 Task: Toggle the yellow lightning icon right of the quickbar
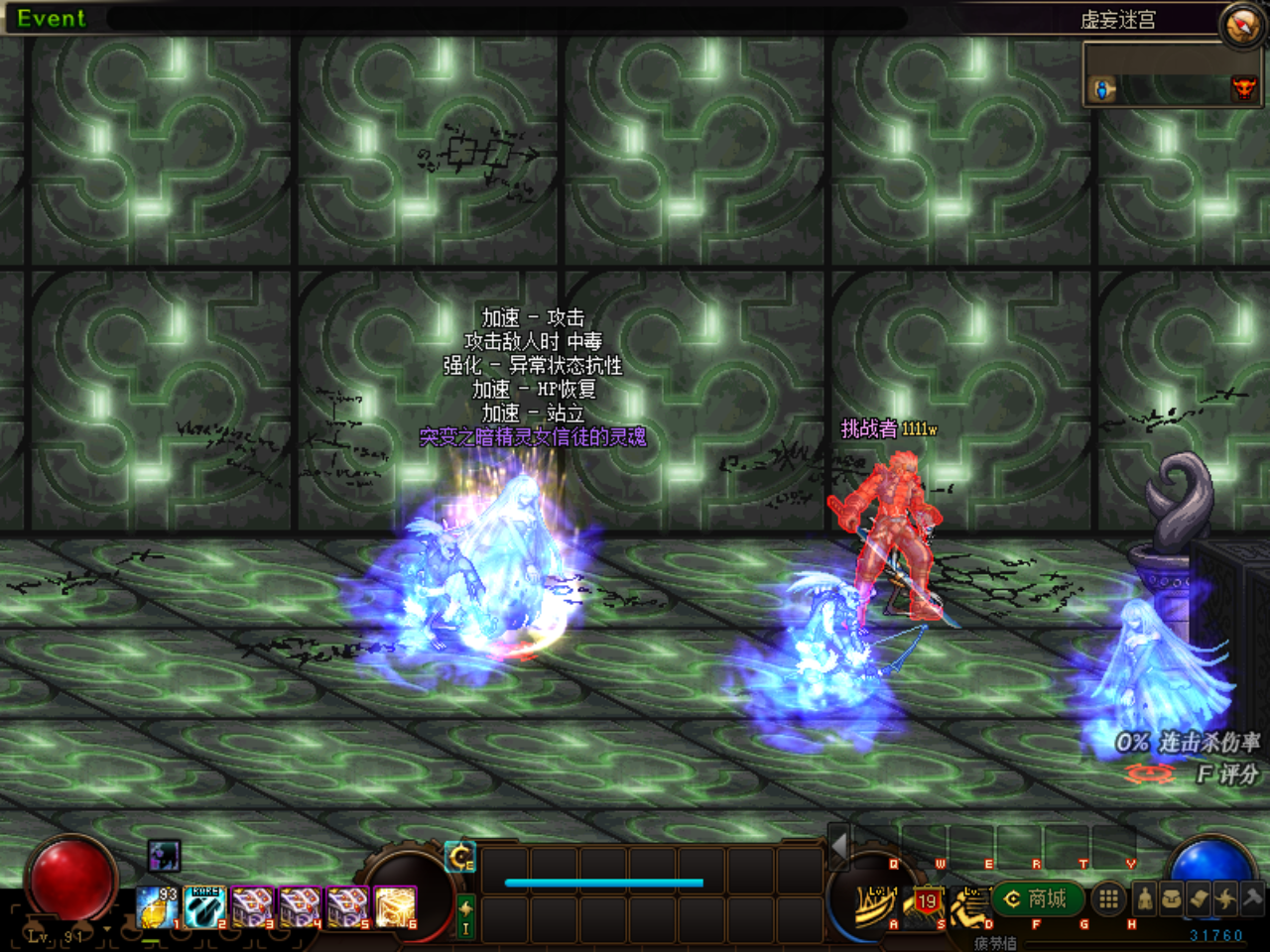coord(464,908)
